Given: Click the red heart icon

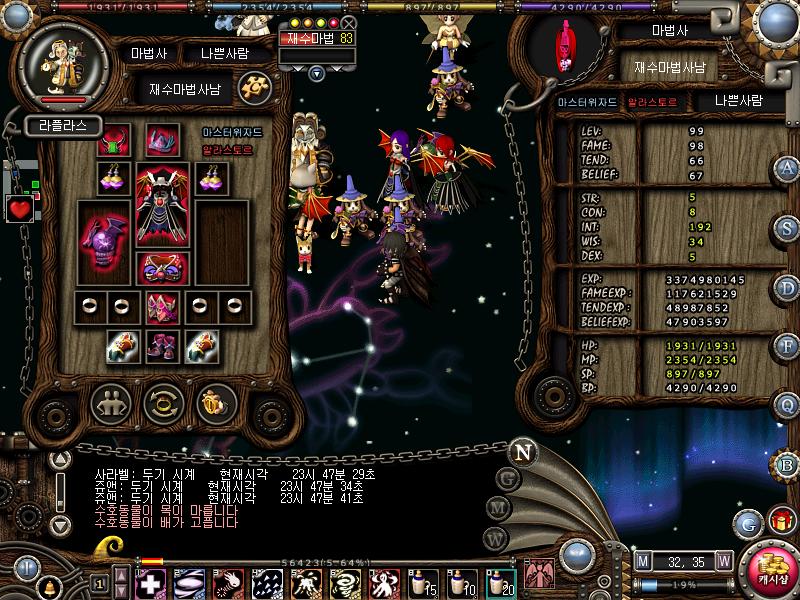Looking at the screenshot, I should pos(20,209).
